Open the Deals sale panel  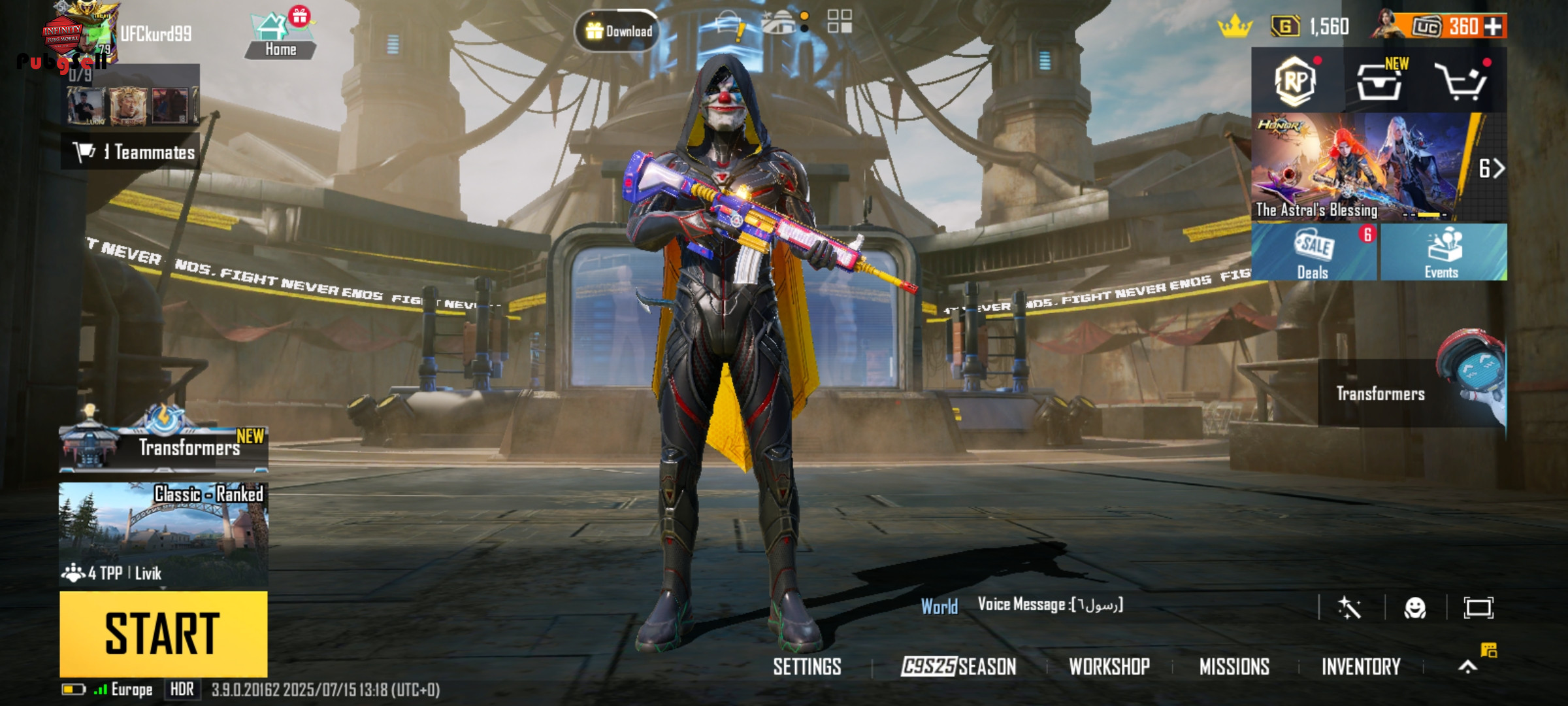pyautogui.click(x=1313, y=253)
